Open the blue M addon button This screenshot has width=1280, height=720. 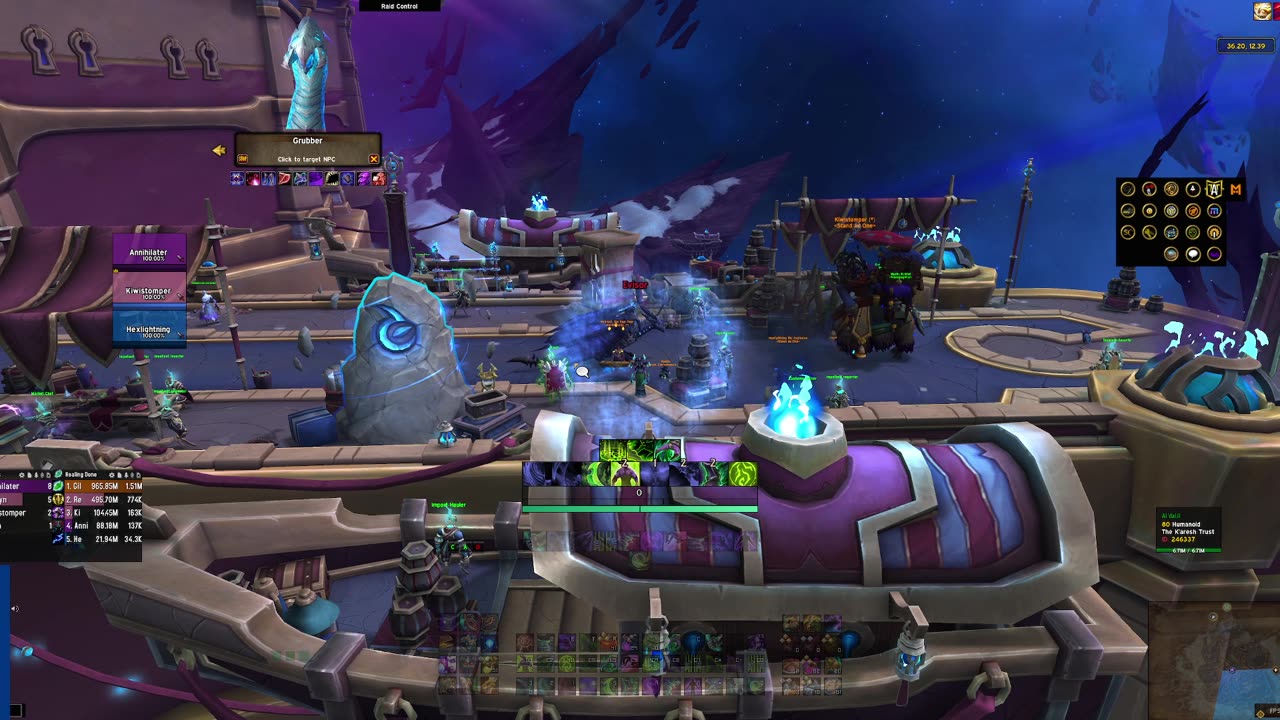coord(1214,211)
